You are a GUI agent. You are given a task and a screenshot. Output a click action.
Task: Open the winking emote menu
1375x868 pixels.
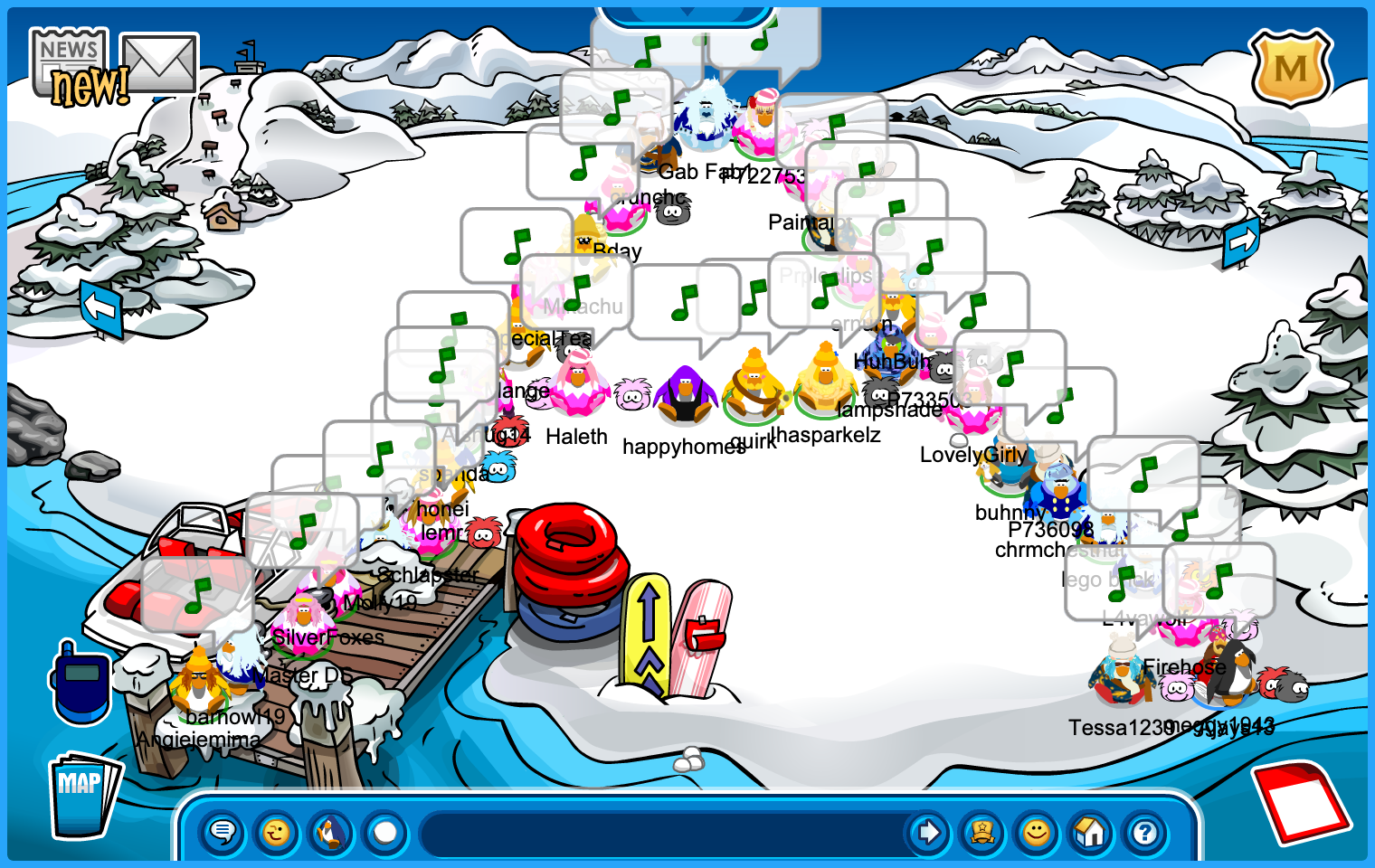point(277,832)
